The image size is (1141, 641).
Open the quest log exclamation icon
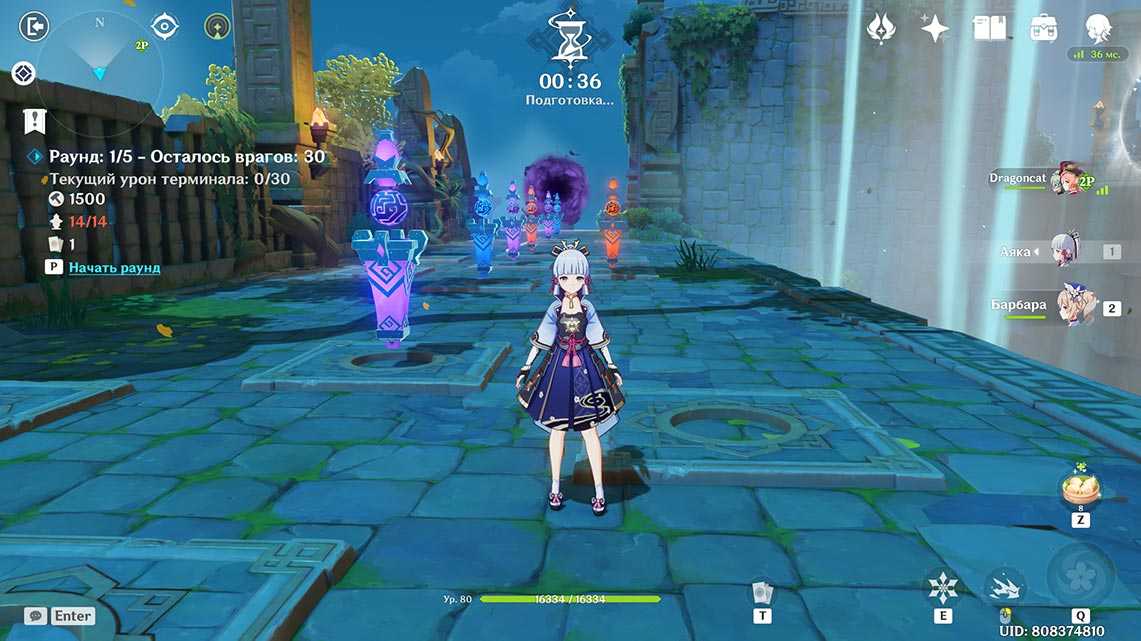(x=35, y=121)
